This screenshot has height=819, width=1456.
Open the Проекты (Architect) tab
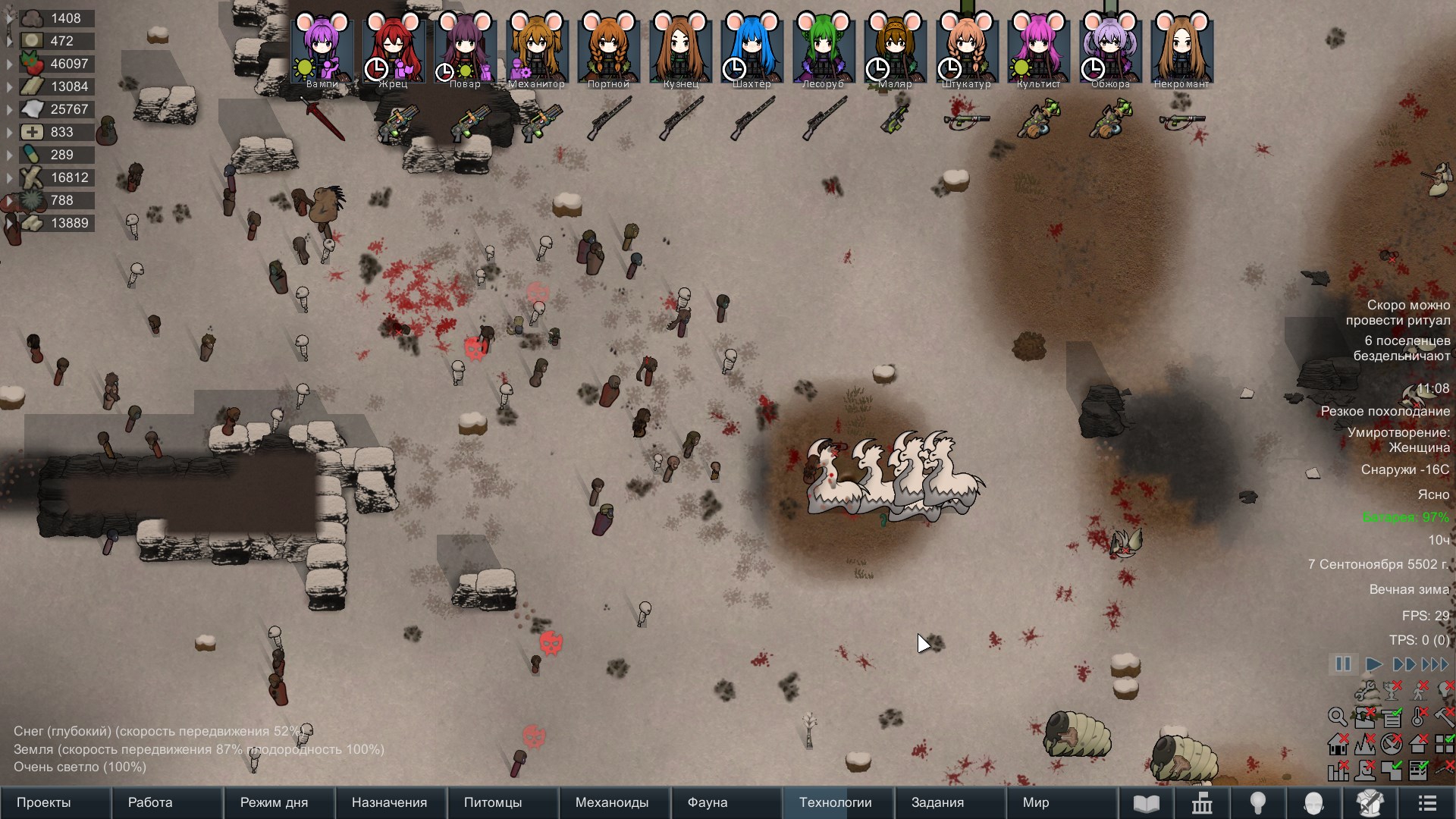(44, 802)
